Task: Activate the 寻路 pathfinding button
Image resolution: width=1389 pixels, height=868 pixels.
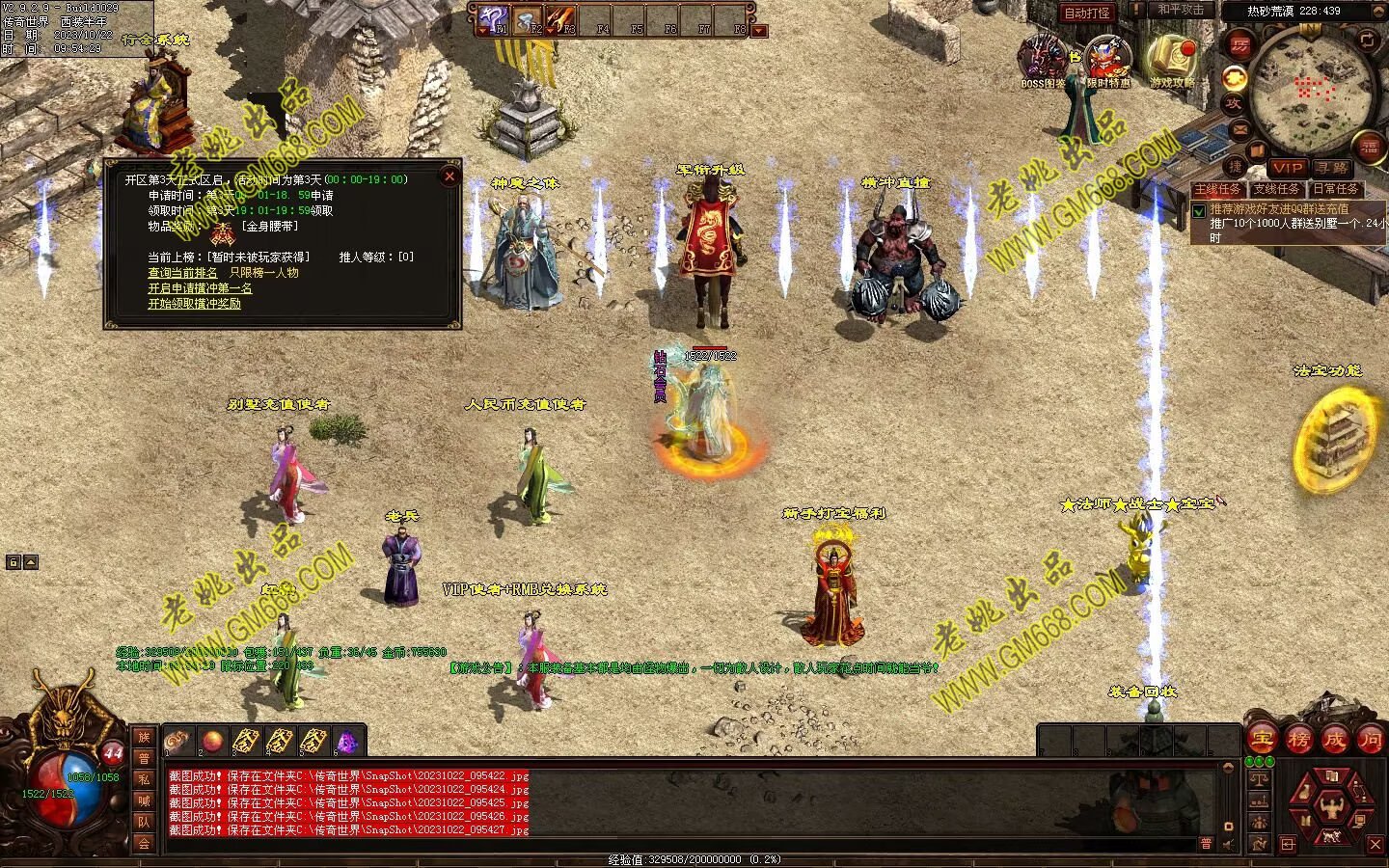Action: (1332, 168)
